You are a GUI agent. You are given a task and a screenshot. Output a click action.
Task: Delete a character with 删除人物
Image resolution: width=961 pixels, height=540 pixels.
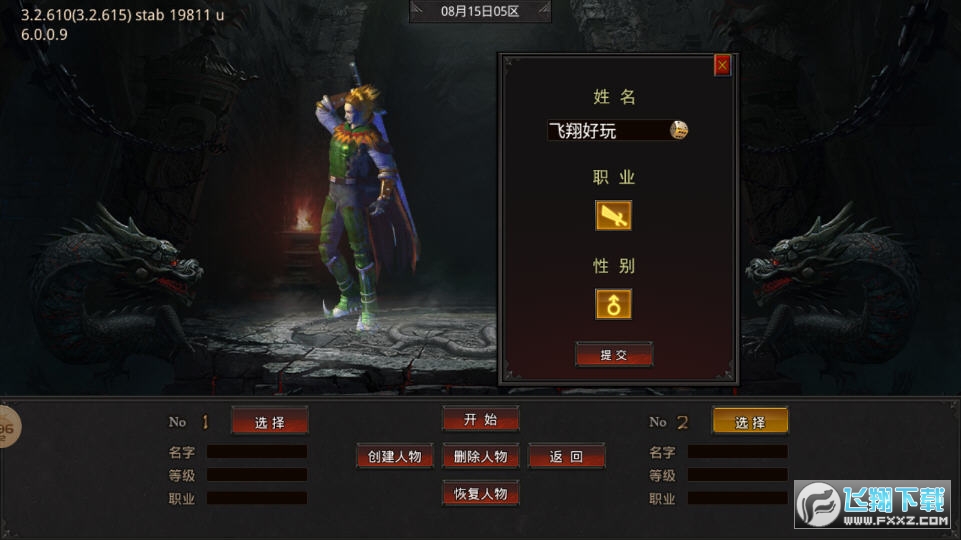click(x=480, y=456)
